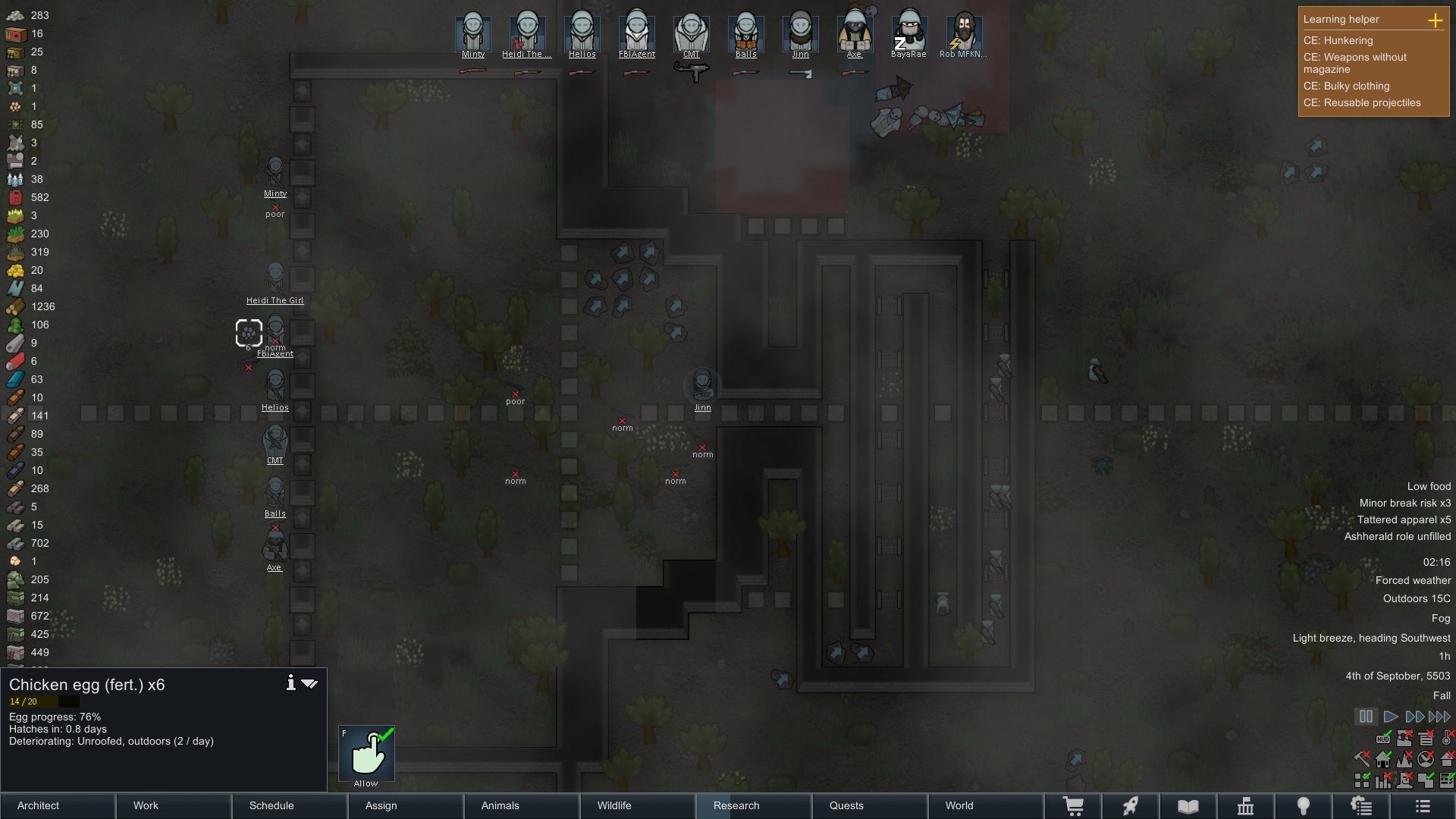The width and height of the screenshot is (1456, 819).
Task: Select BayaRae's sleeping colonist portrait
Action: click(x=908, y=33)
